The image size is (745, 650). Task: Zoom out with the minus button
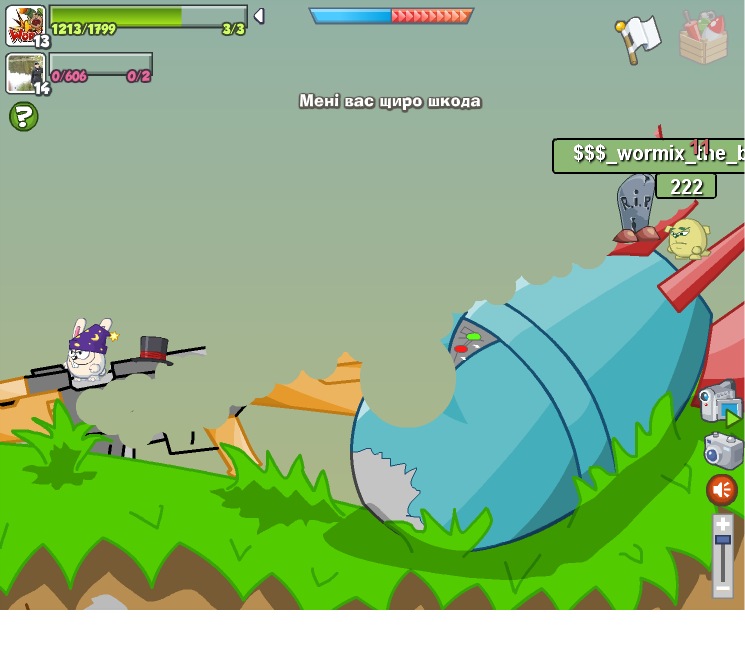tap(723, 589)
